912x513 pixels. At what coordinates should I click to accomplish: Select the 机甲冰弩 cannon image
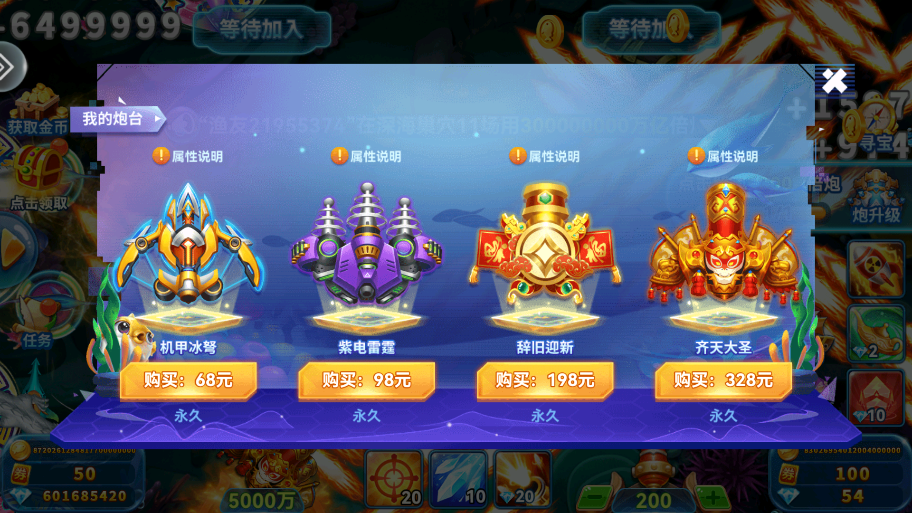[x=188, y=245]
